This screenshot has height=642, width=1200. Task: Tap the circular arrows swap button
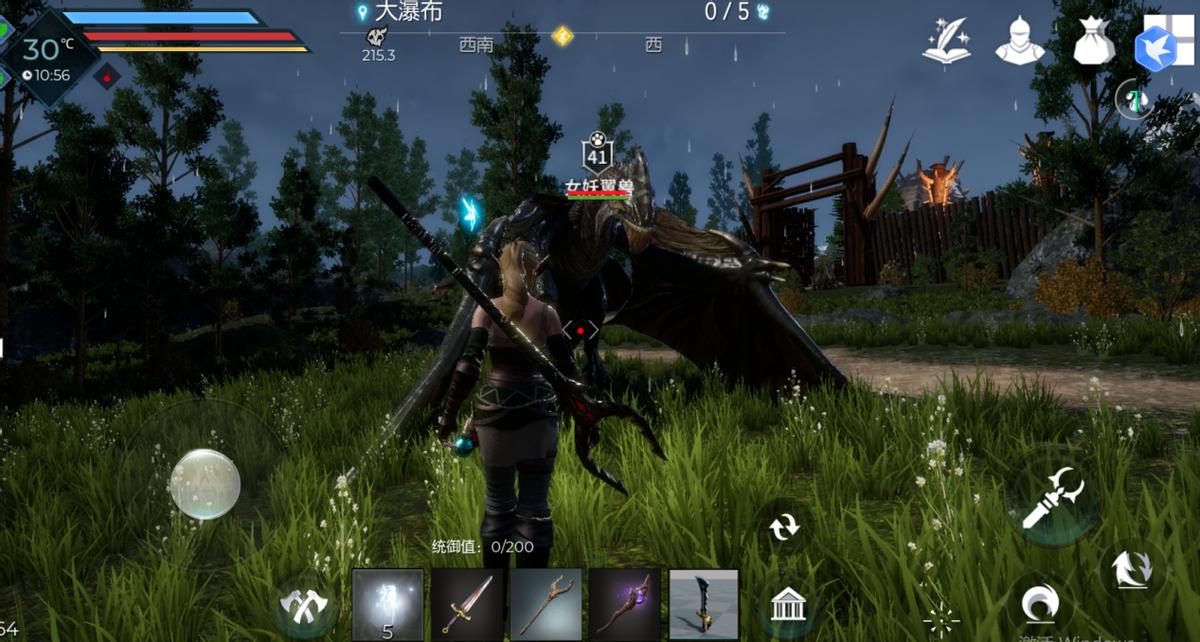tap(785, 526)
